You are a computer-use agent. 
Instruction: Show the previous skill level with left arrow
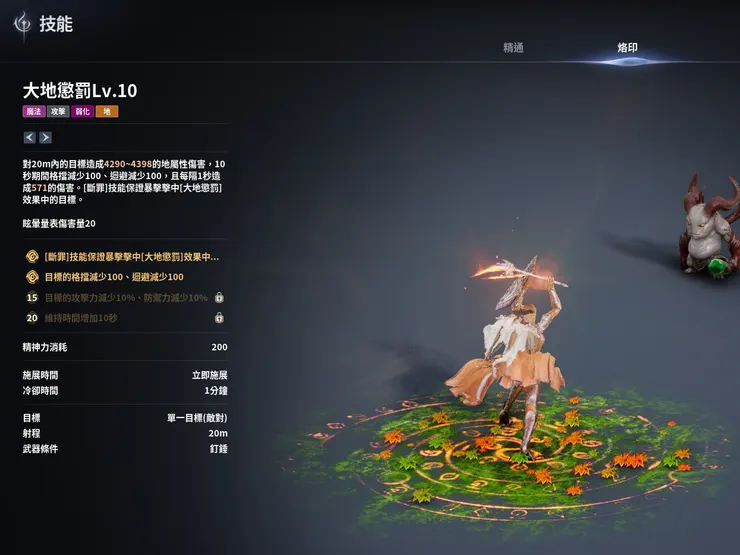(x=29, y=137)
